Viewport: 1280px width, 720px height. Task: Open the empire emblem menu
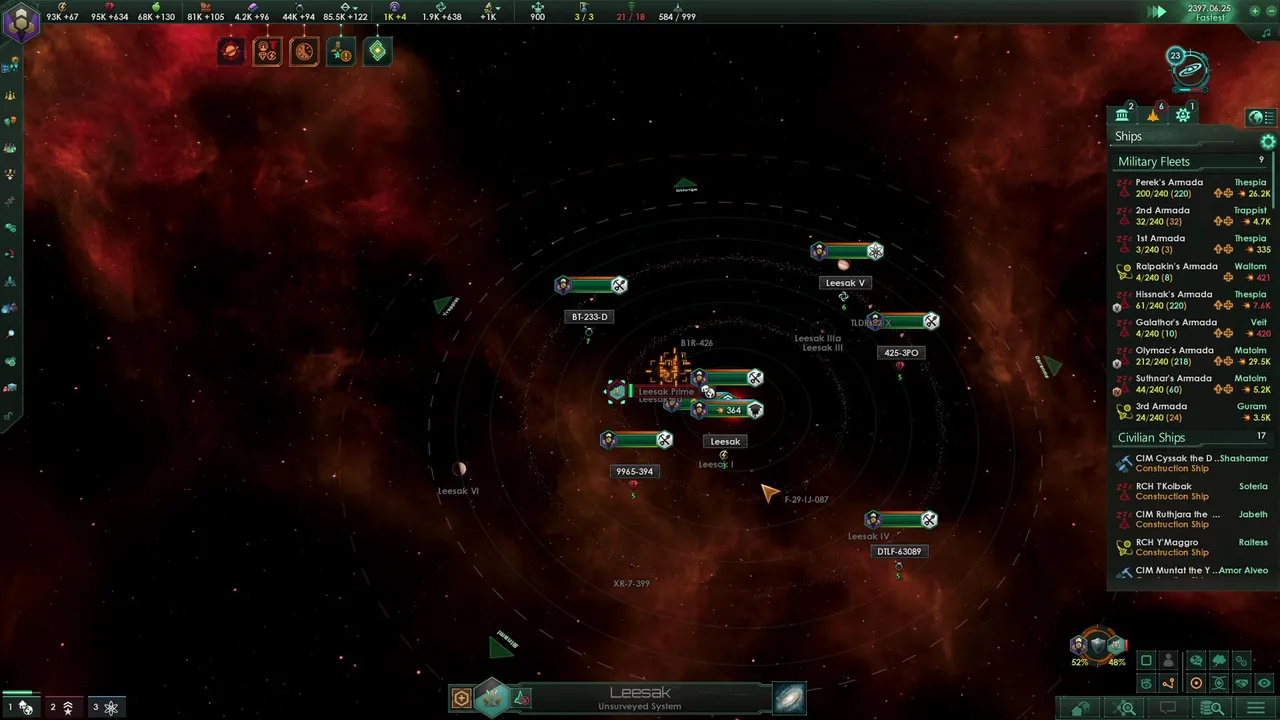(20, 22)
